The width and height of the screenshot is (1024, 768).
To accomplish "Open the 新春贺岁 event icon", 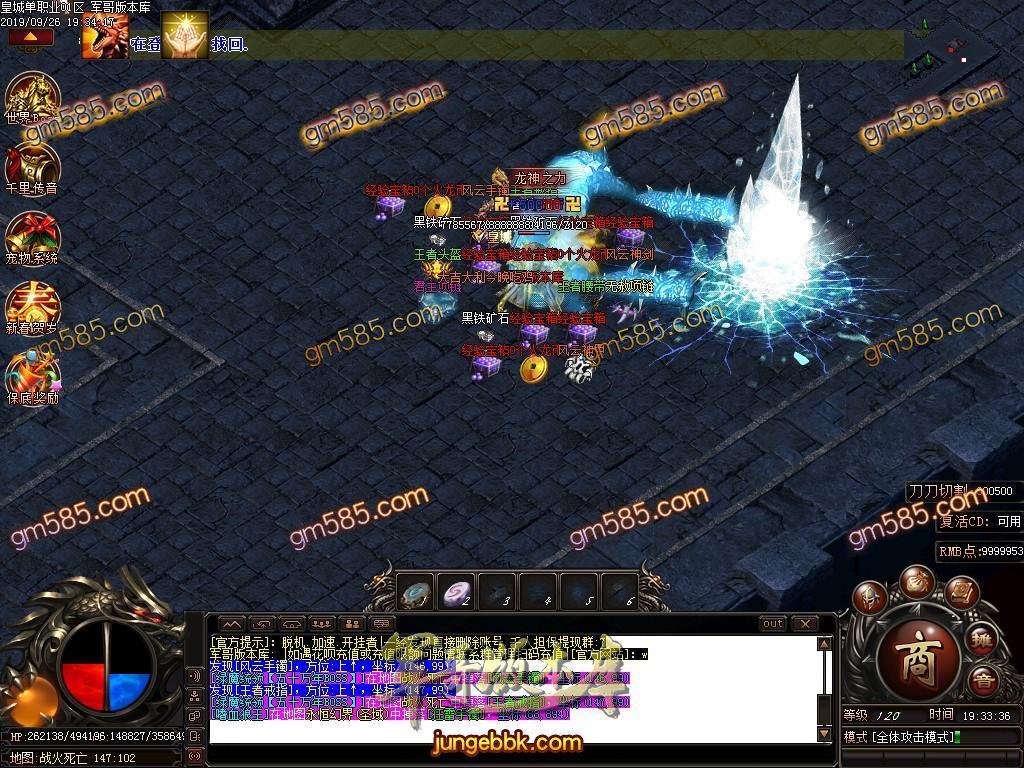I will click(33, 306).
